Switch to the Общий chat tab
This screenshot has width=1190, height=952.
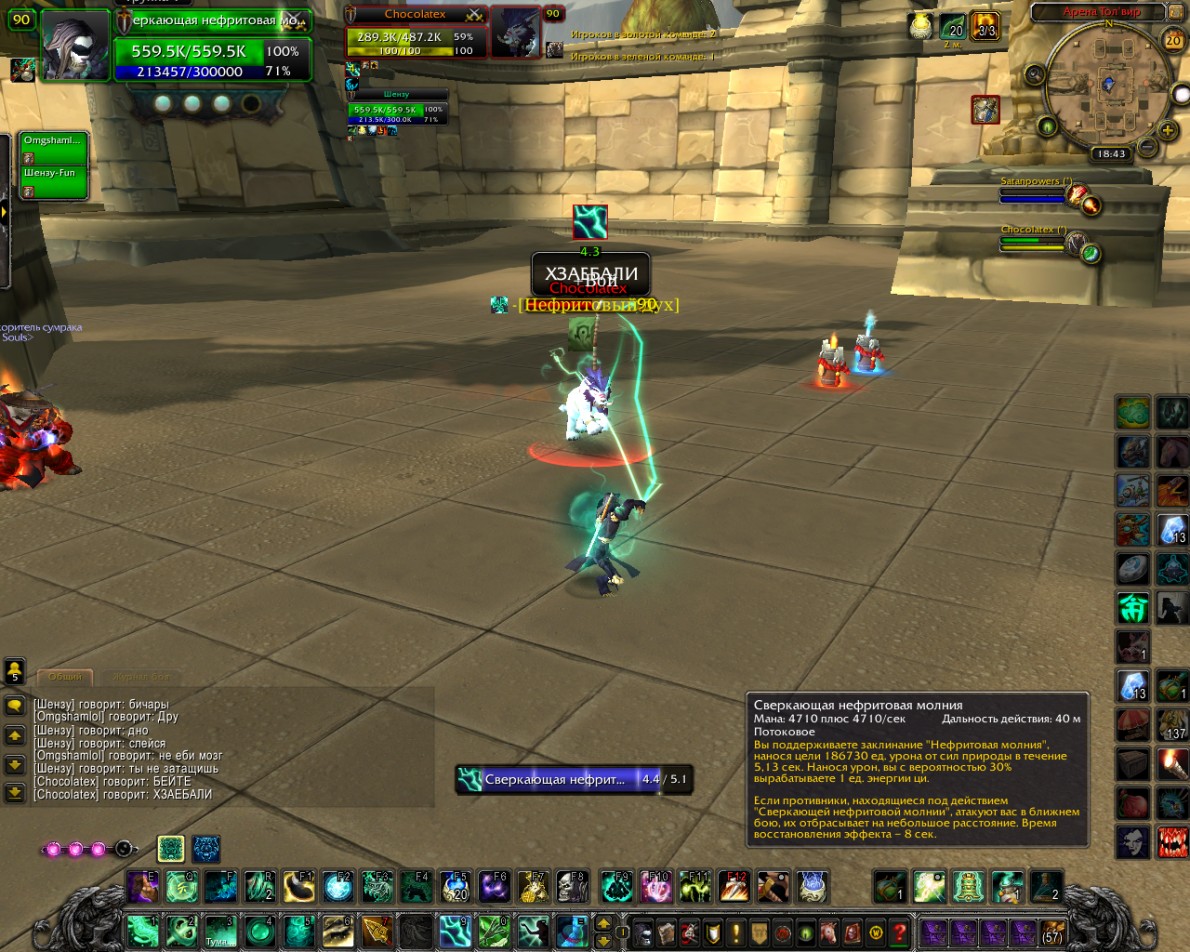point(65,677)
